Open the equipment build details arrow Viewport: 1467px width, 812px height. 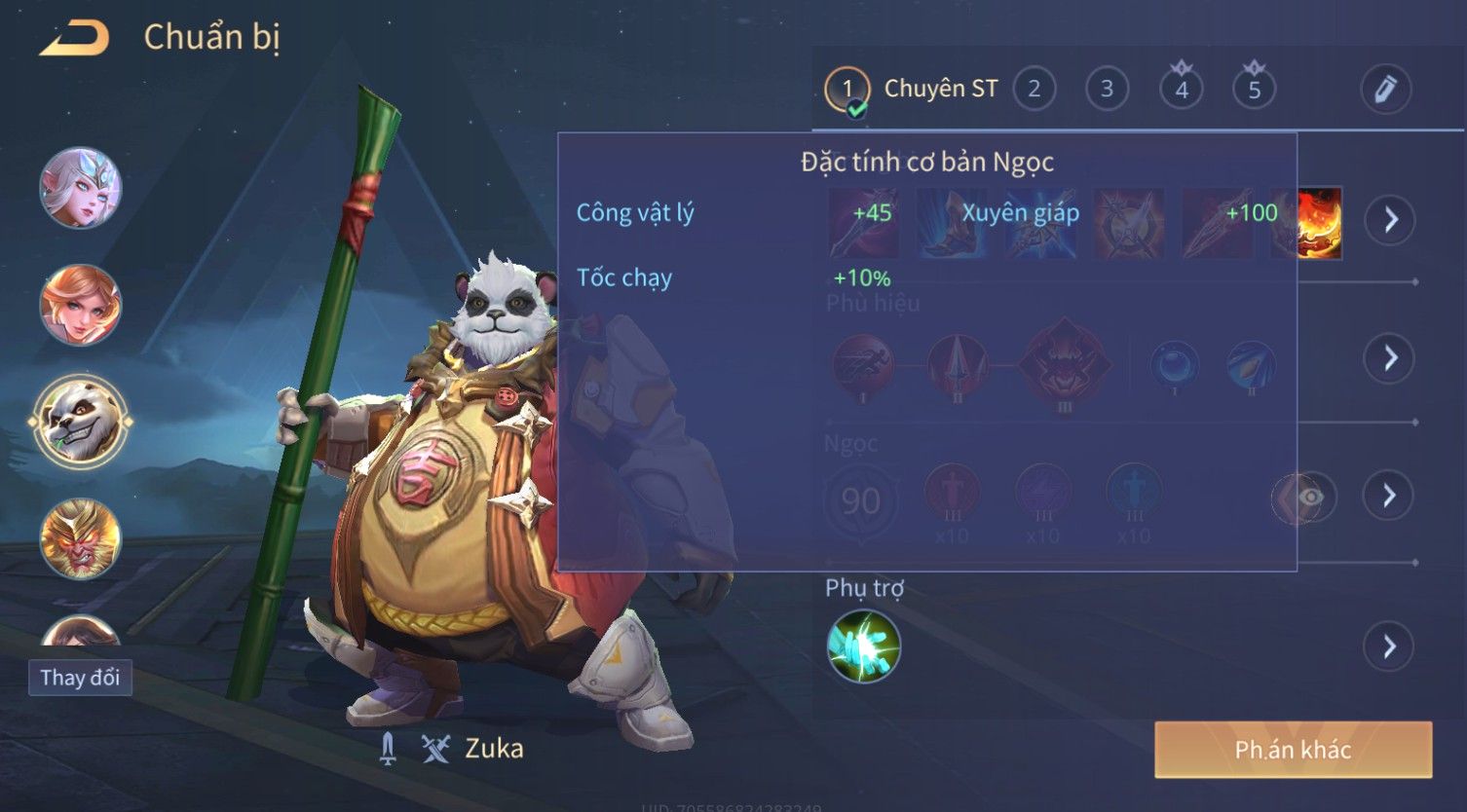(x=1389, y=220)
